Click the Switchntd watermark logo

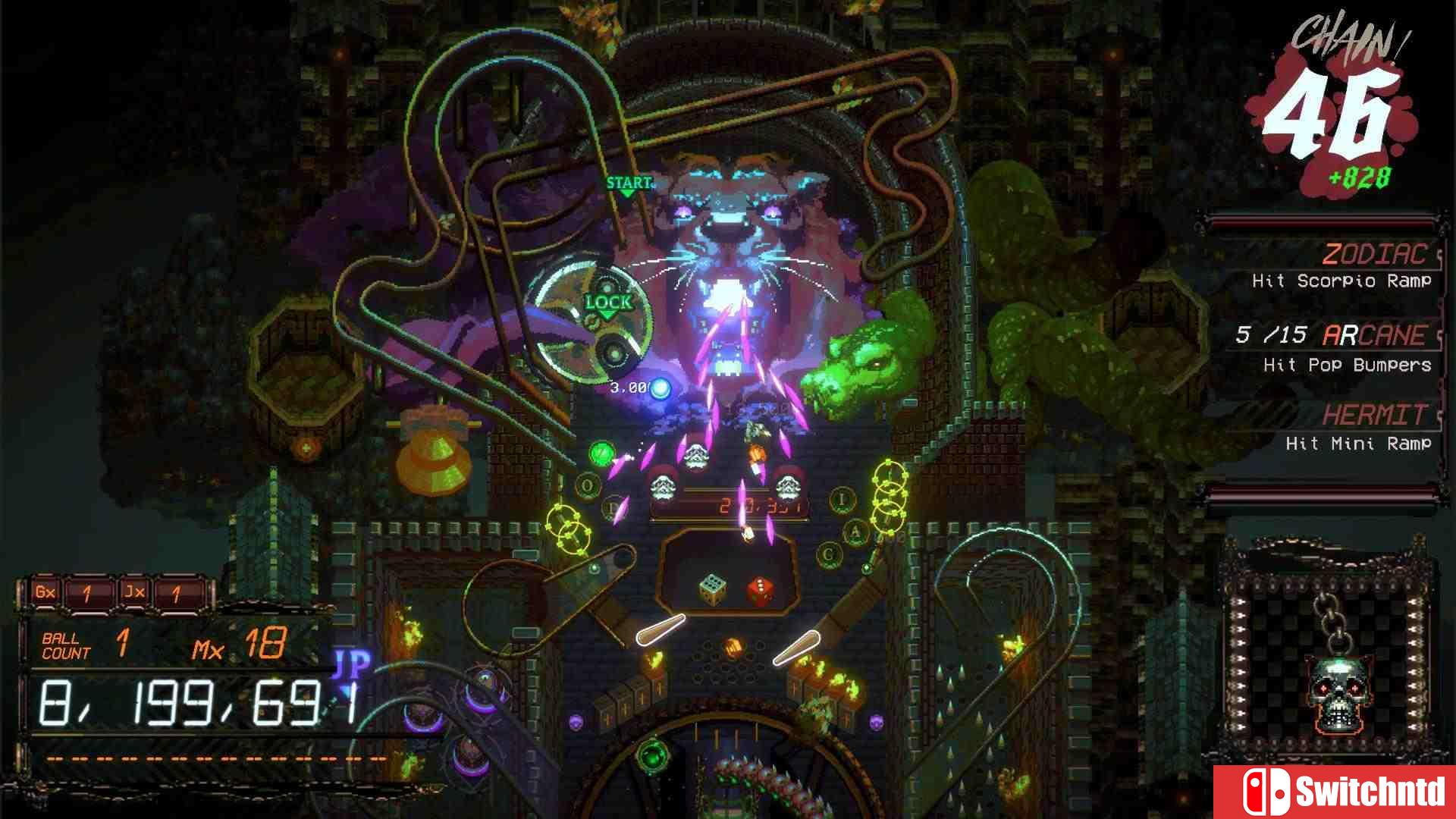(1335, 792)
